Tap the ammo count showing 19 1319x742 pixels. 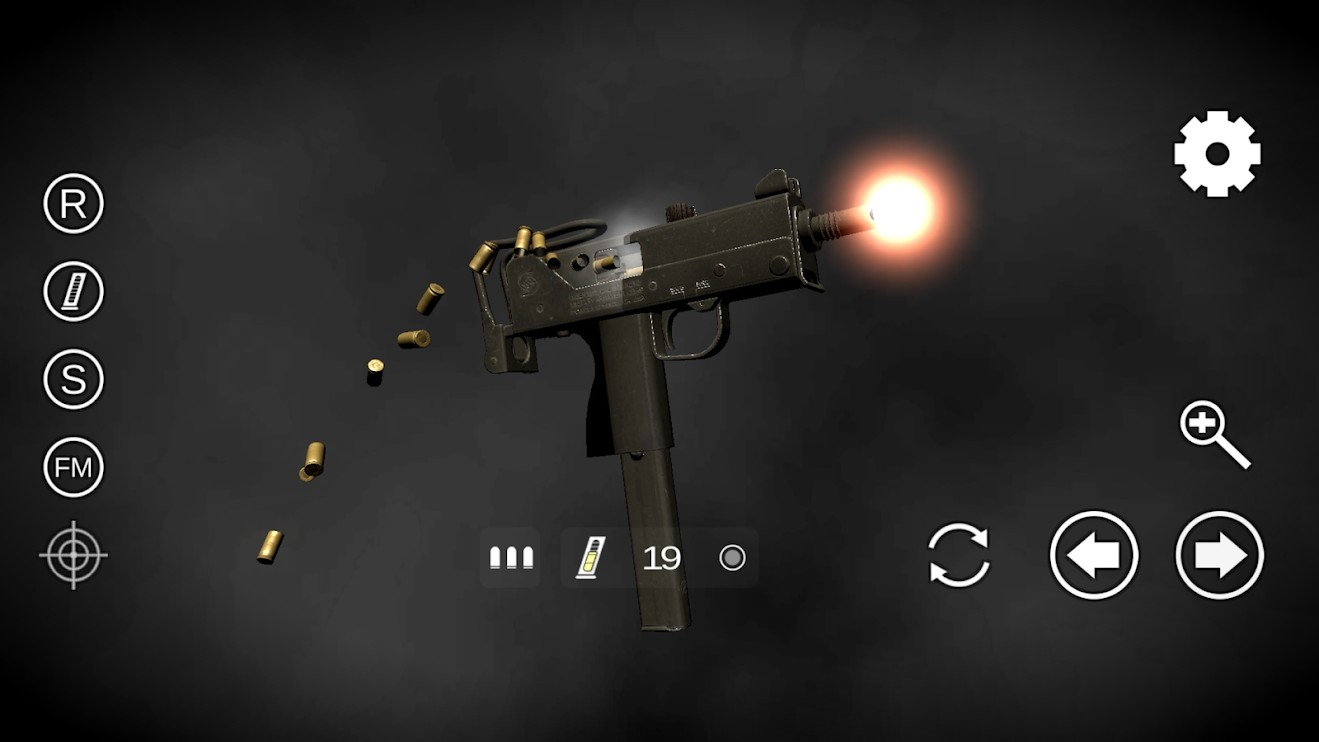pyautogui.click(x=659, y=557)
